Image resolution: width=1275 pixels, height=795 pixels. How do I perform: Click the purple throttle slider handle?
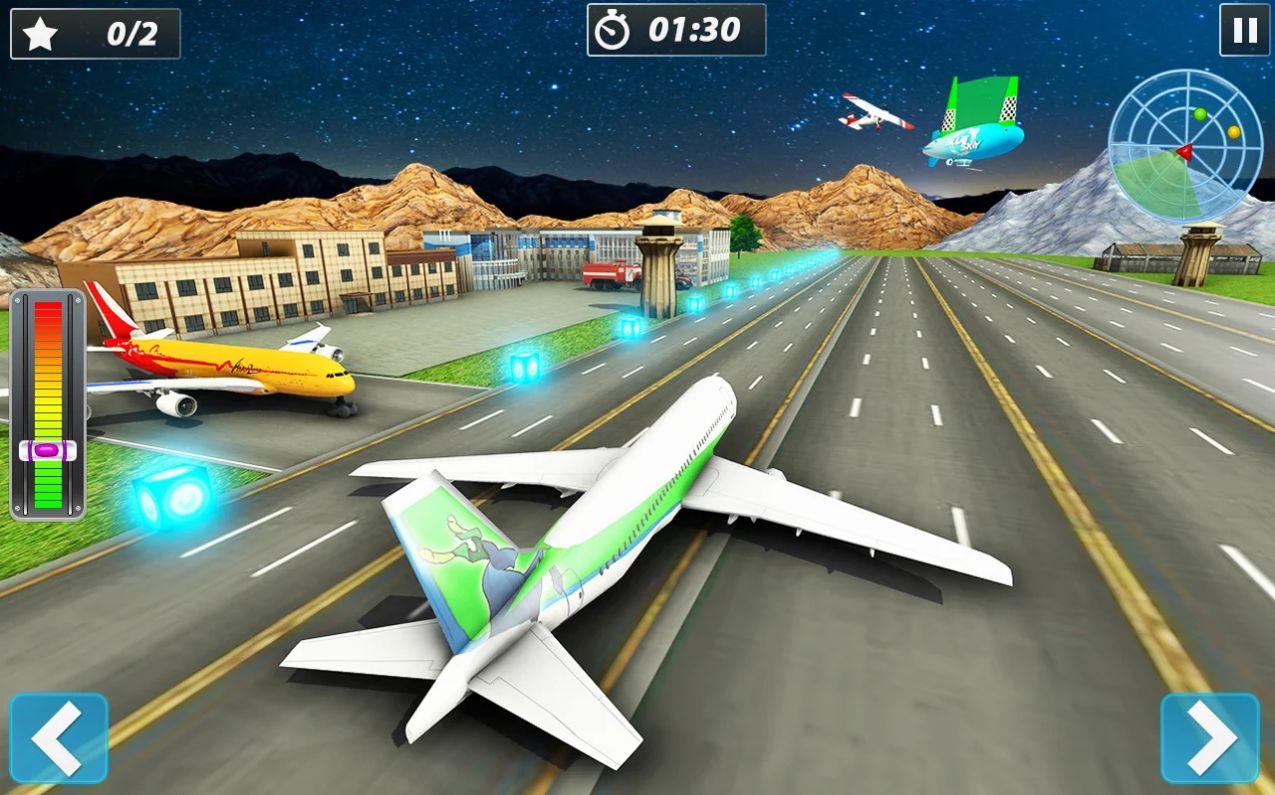pos(47,451)
